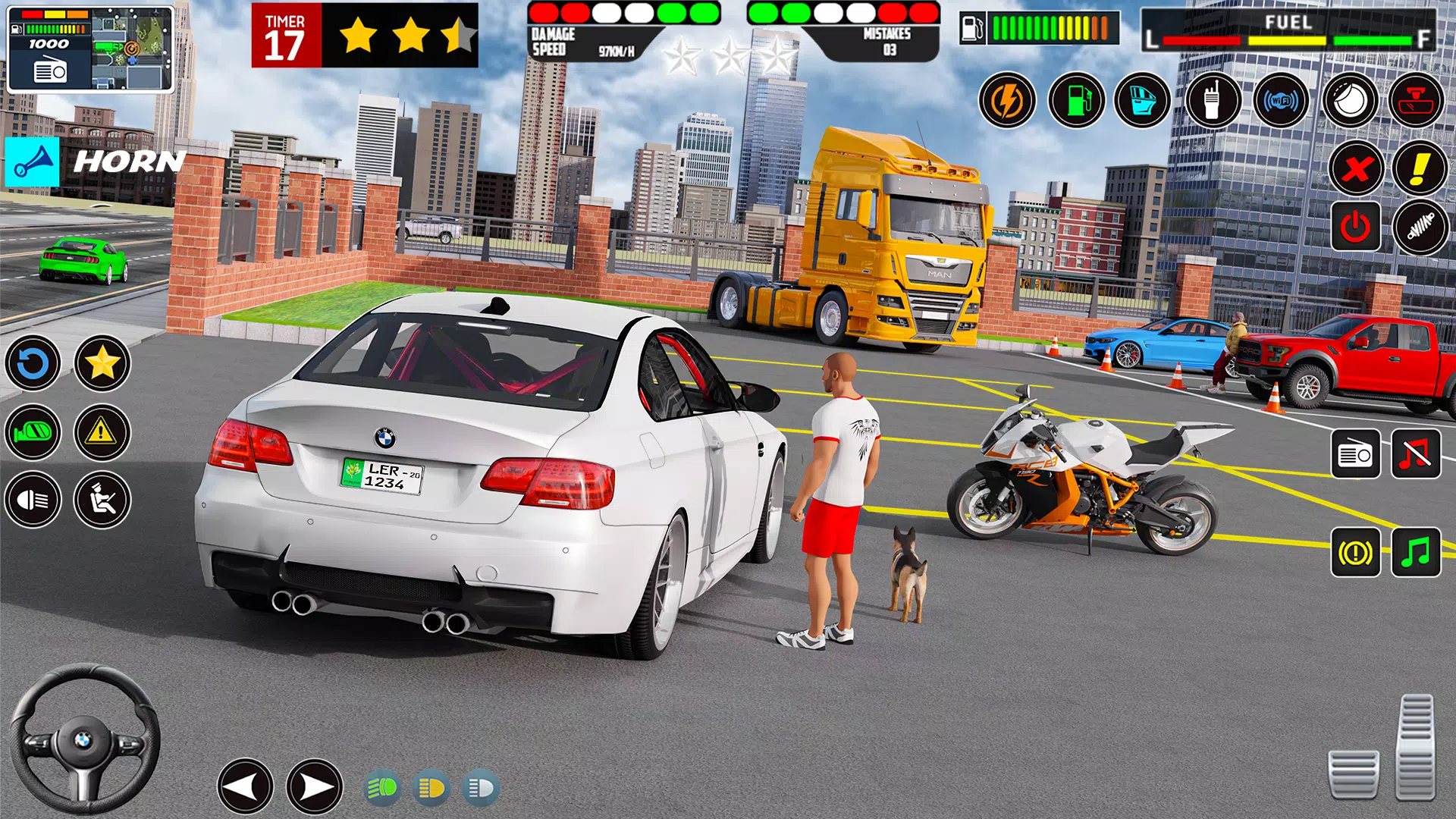Honk using the HORN button
Viewport: 1456px width, 819px height.
tap(32, 162)
